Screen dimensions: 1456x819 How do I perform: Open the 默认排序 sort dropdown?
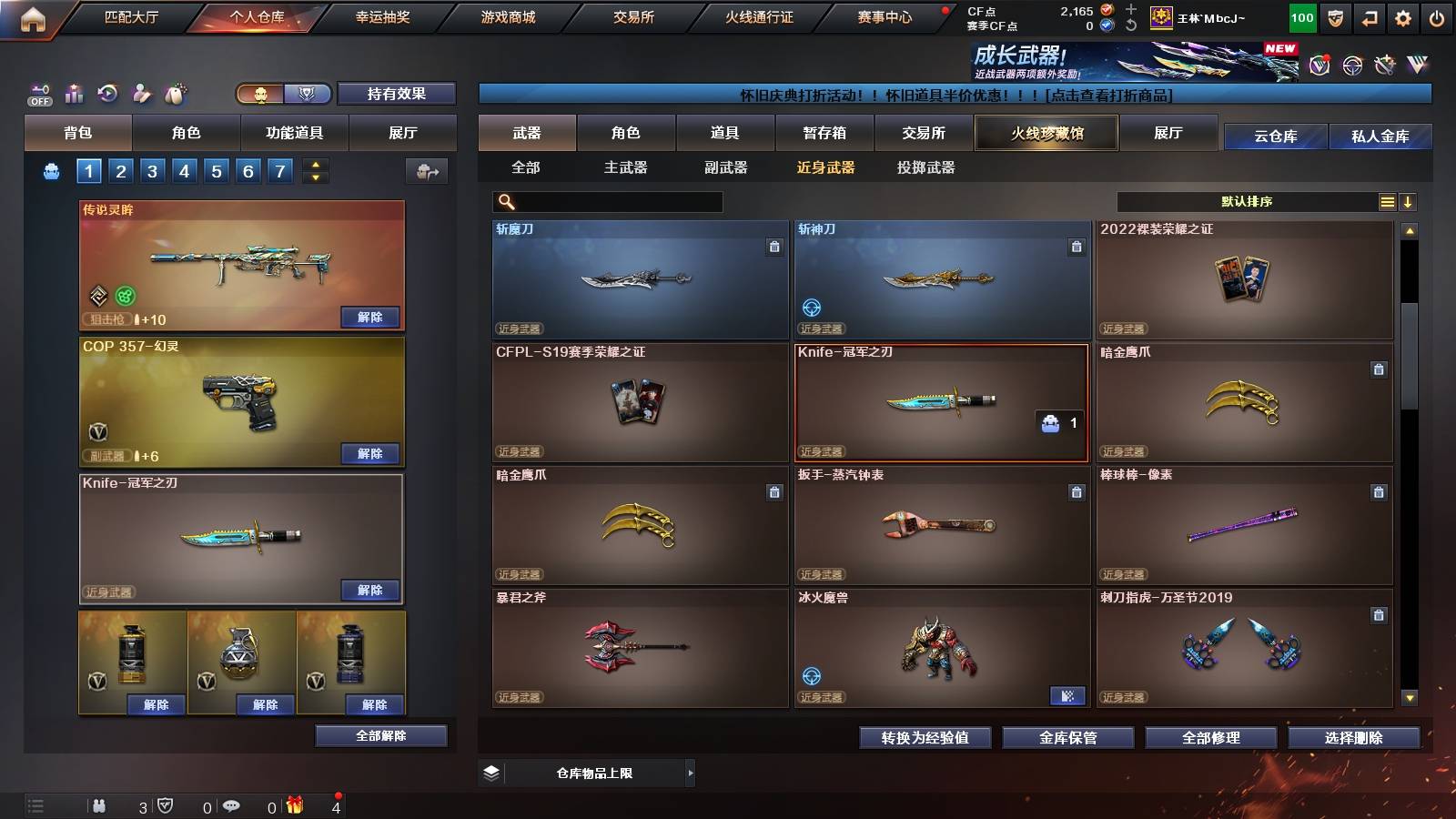click(1247, 201)
